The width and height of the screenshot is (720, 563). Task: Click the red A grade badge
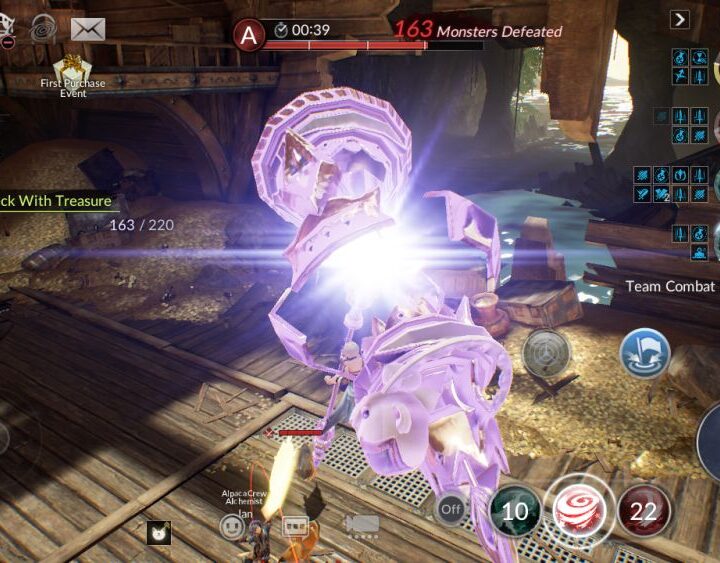click(248, 34)
